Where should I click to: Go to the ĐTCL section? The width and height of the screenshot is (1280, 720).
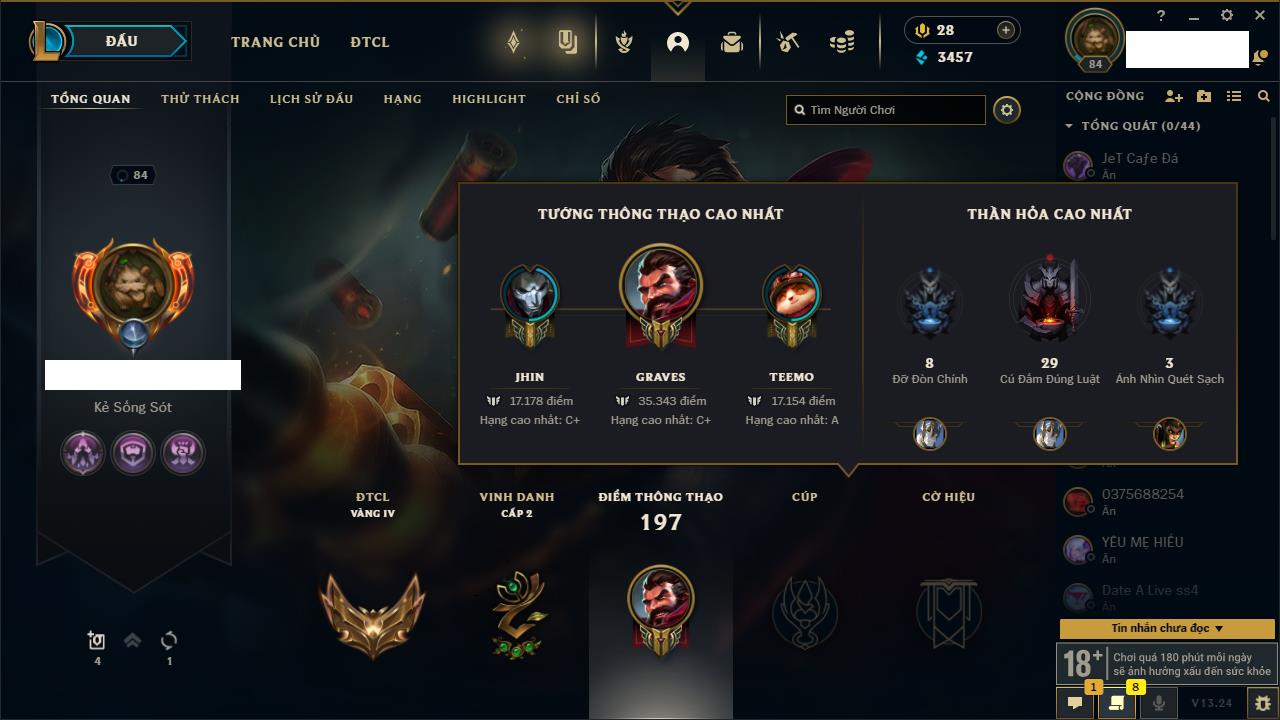[x=370, y=42]
